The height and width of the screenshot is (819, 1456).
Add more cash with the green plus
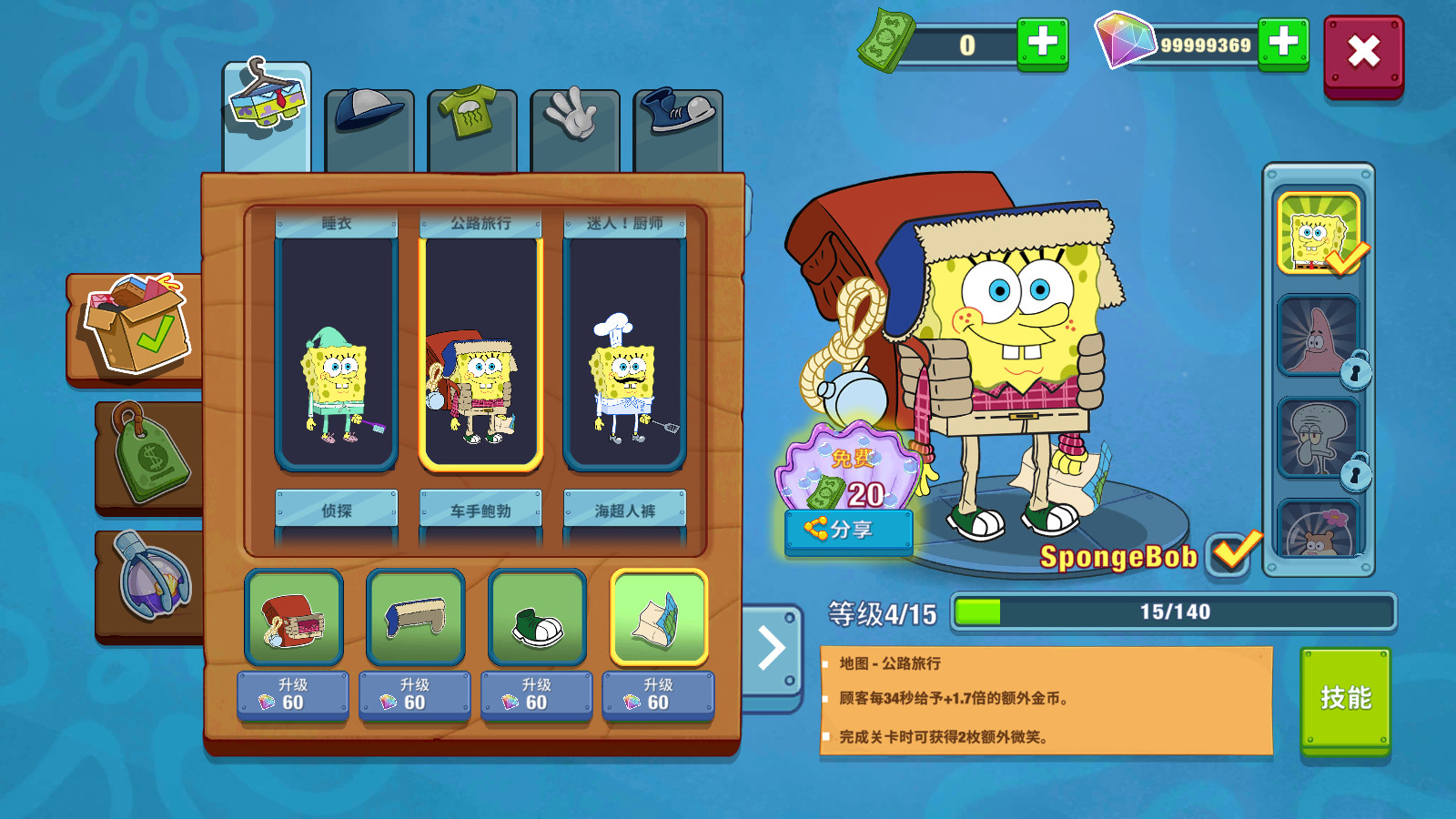point(1042,43)
